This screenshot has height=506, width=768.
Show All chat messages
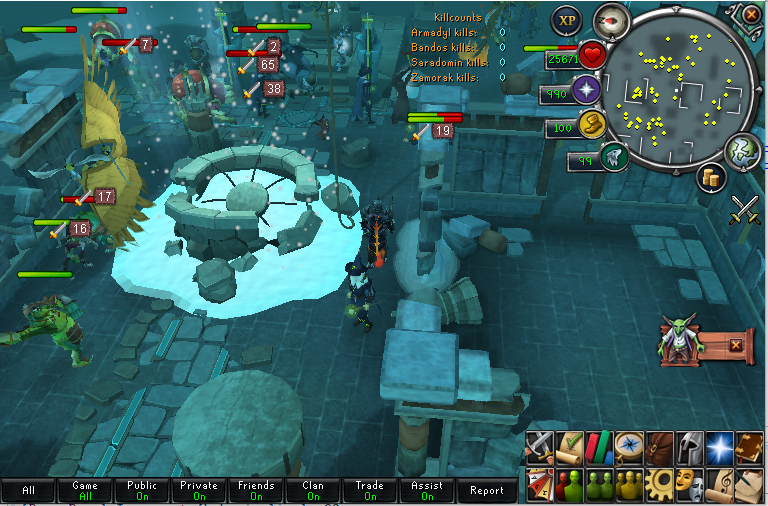point(28,490)
